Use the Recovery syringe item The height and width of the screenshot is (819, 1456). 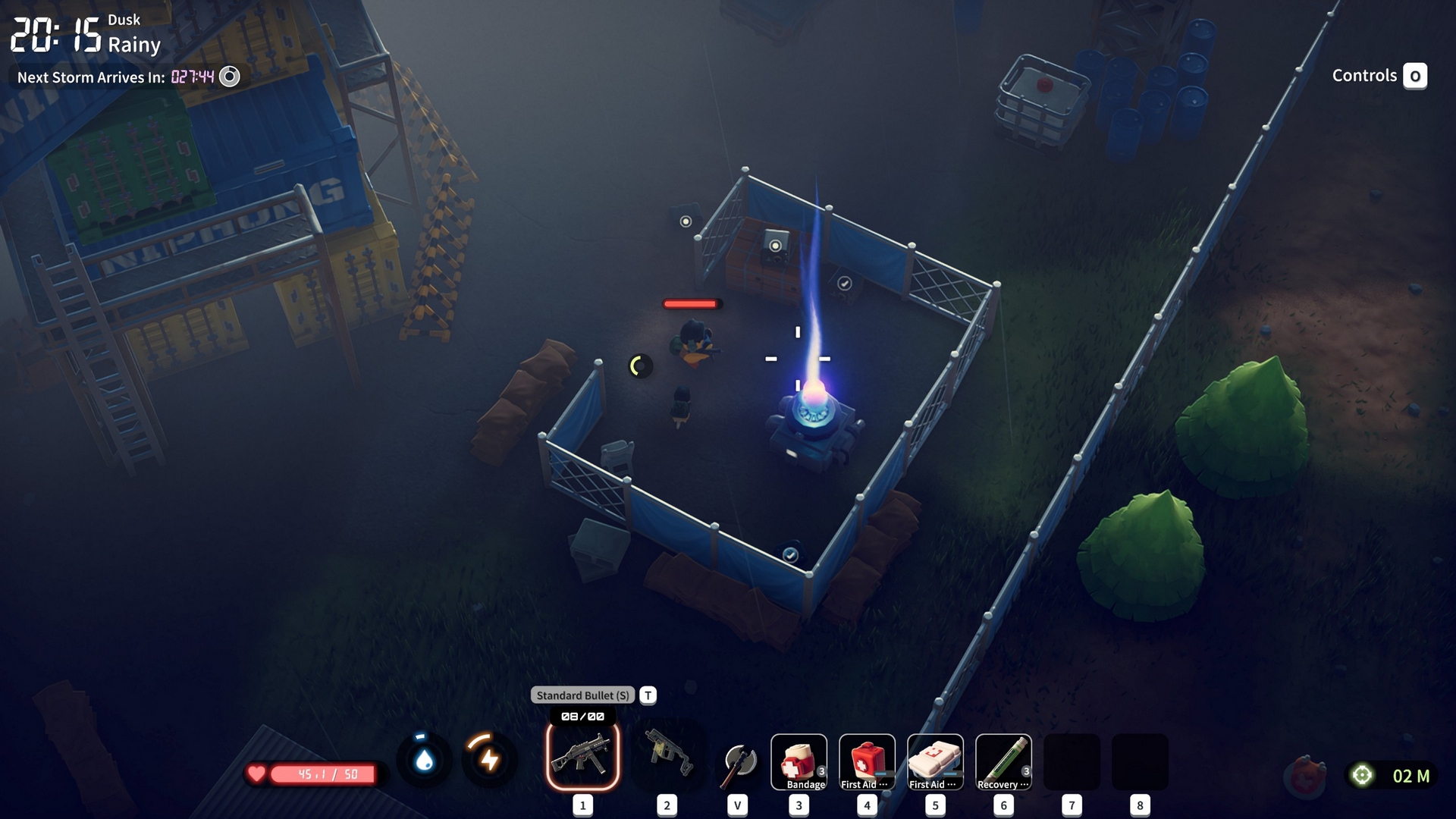(x=1003, y=761)
